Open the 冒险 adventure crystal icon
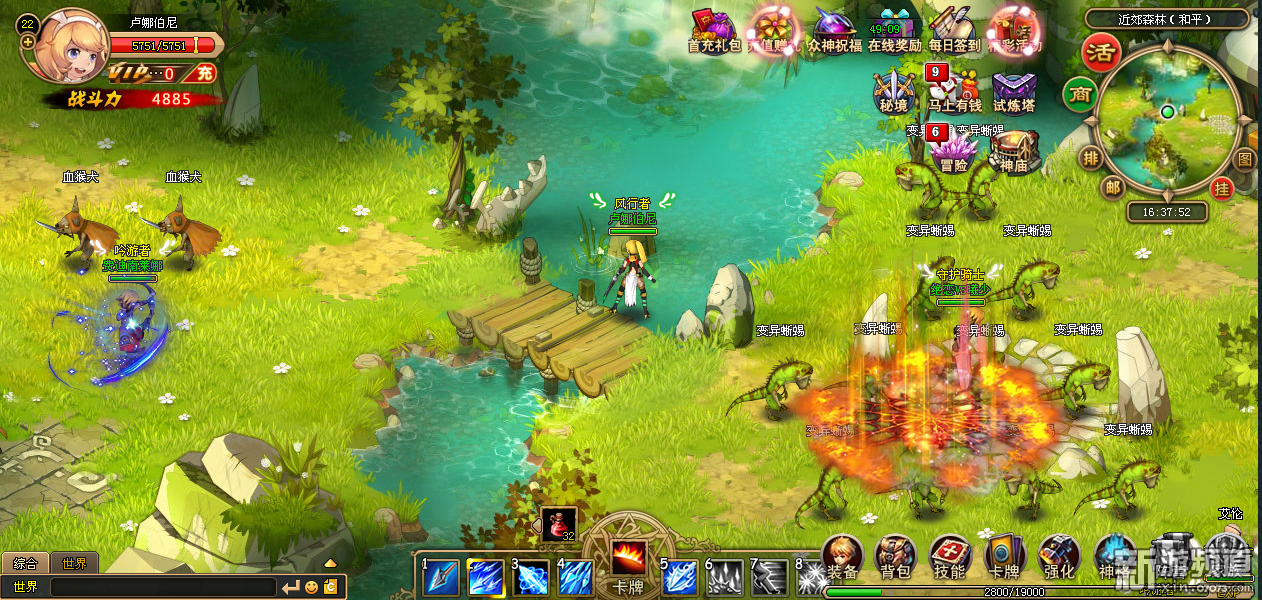Viewport: 1262px width, 600px height. coord(953,149)
